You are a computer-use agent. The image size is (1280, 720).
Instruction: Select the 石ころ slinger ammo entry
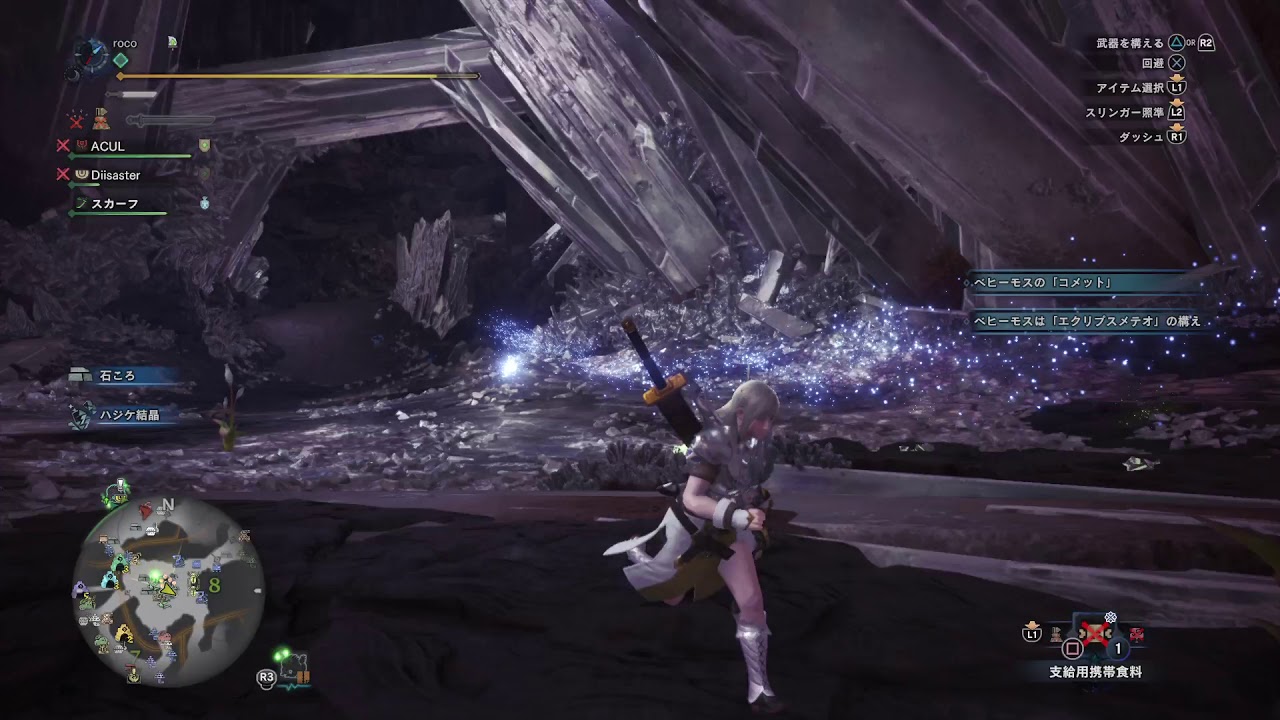point(116,376)
